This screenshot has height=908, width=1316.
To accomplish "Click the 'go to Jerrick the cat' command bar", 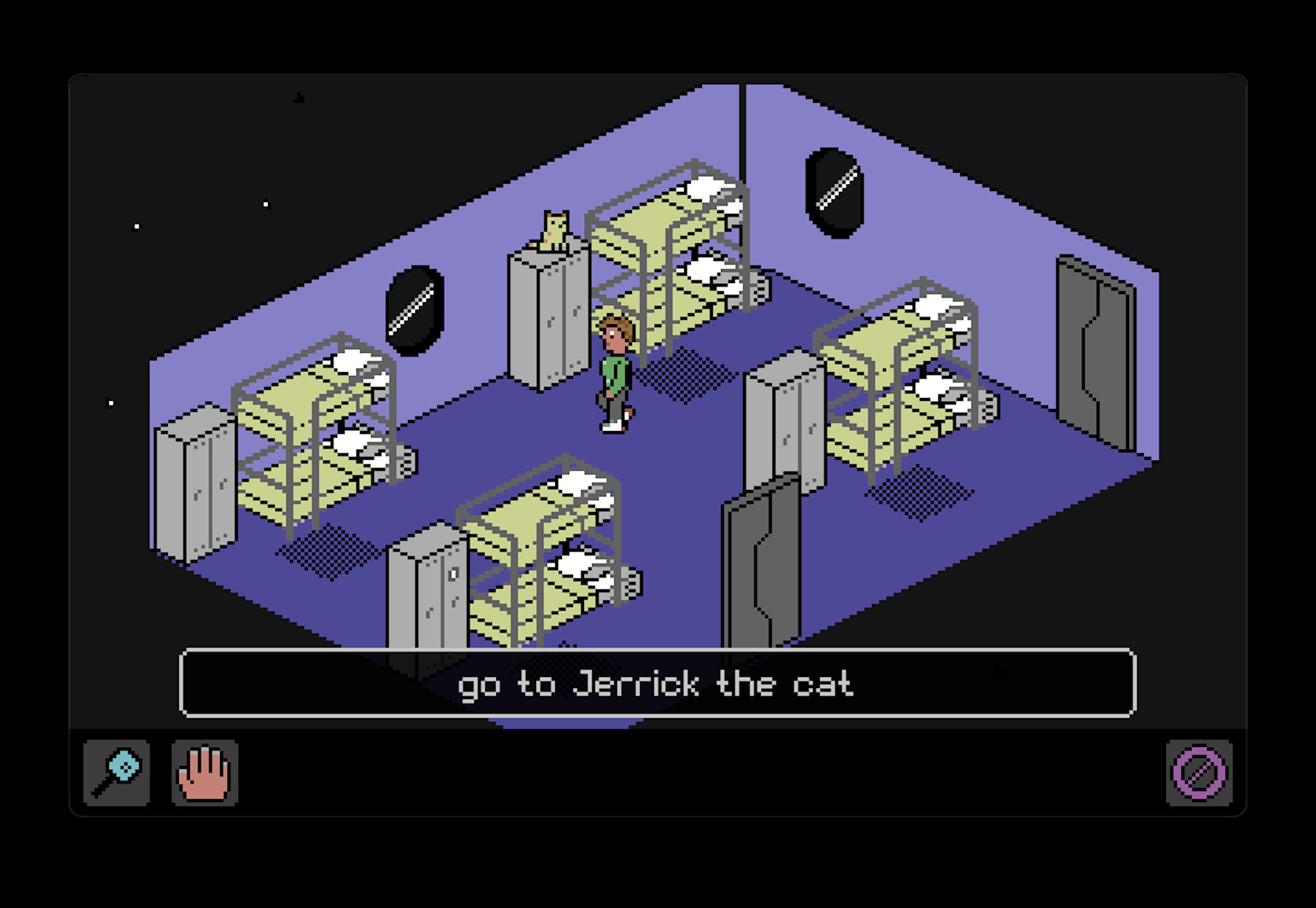I will (x=658, y=683).
